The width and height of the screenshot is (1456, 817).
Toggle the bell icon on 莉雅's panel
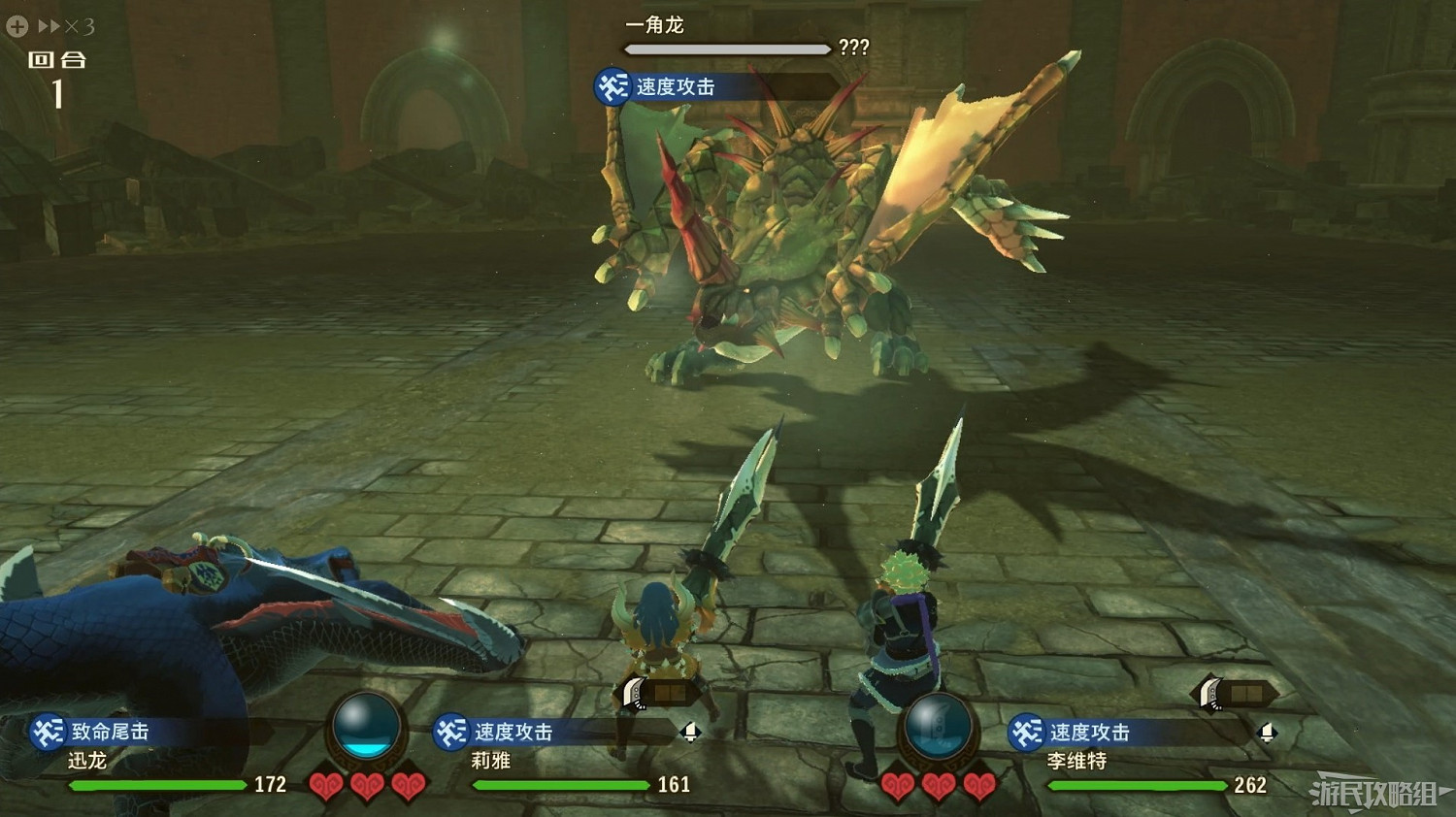tap(691, 735)
